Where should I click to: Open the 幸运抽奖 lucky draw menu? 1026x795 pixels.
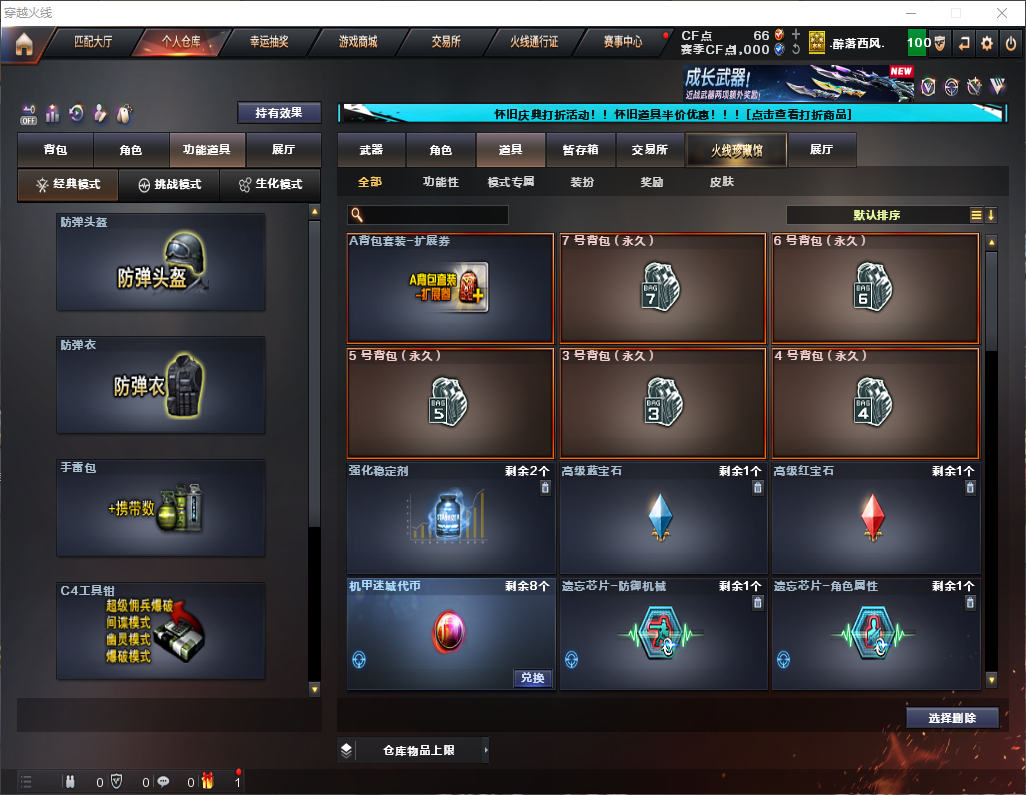[x=268, y=42]
